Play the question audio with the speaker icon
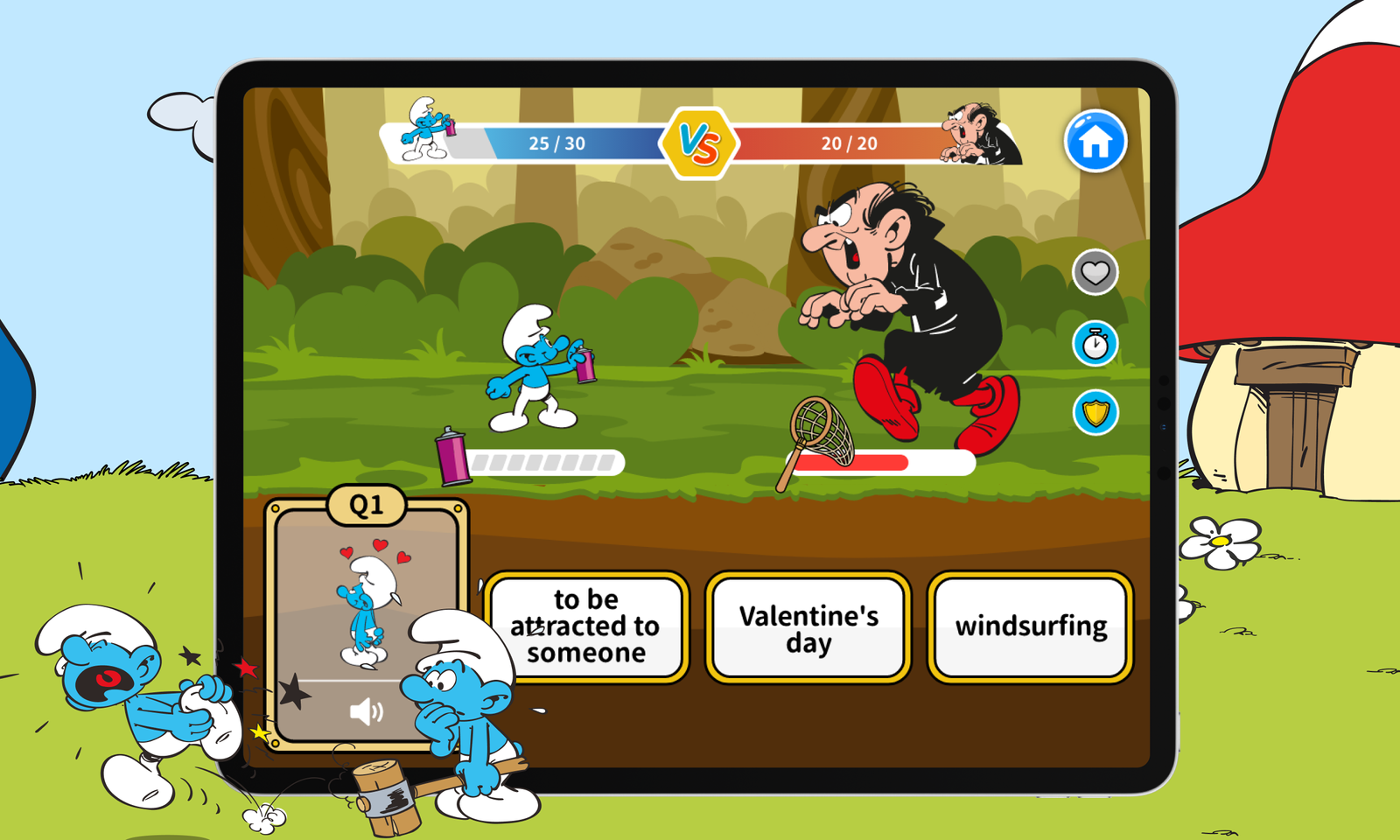 [366, 712]
